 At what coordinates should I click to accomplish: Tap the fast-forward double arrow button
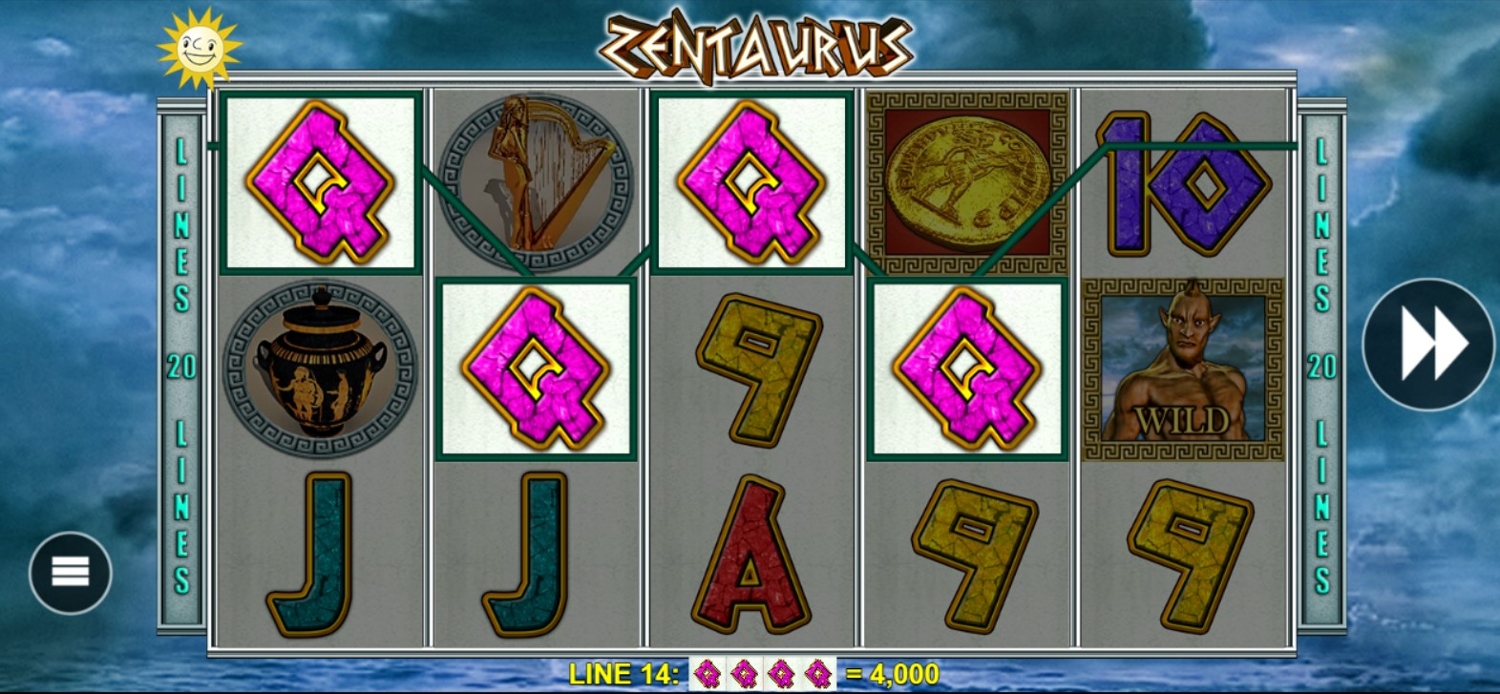[x=1429, y=344]
